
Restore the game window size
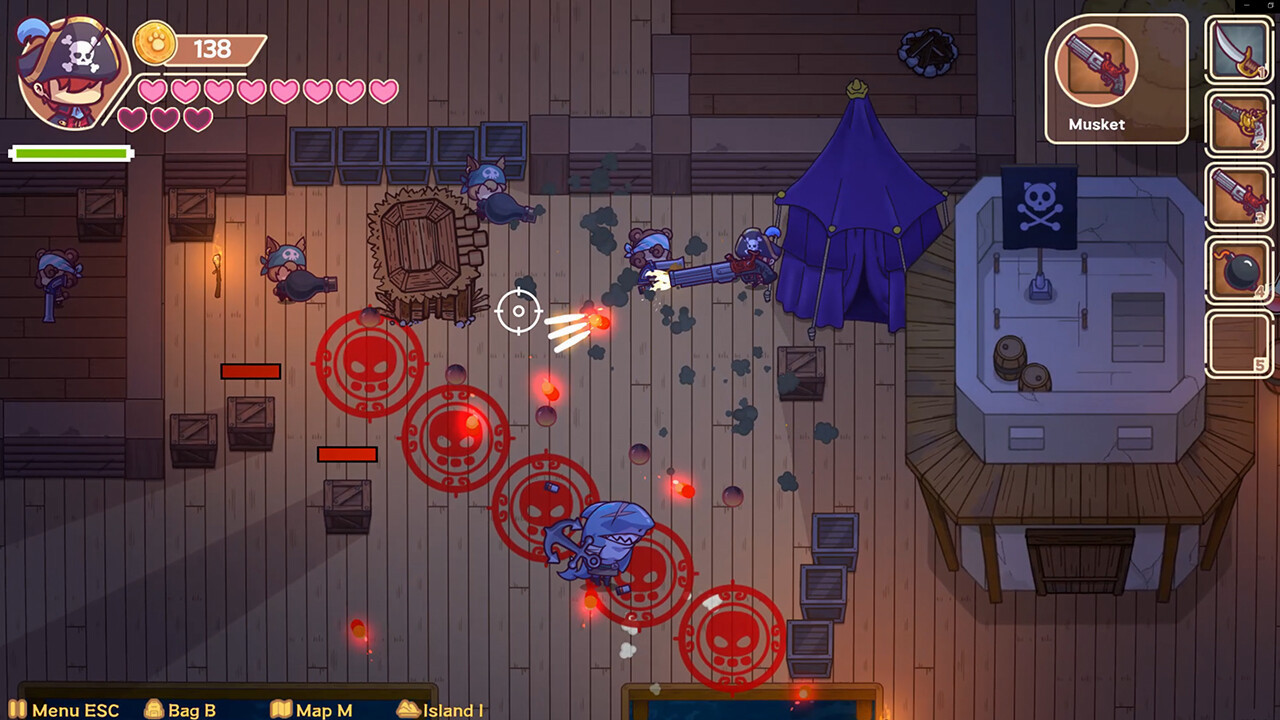pos(1270,6)
